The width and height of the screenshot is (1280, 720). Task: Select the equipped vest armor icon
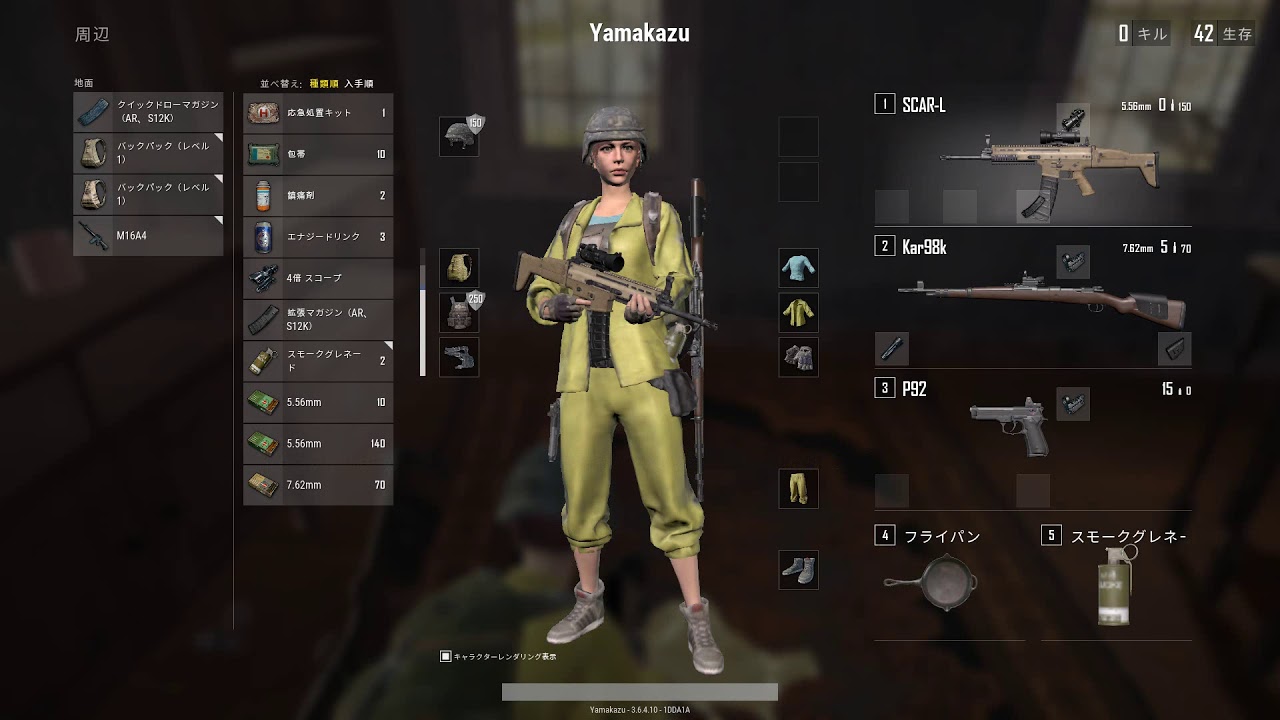tap(461, 313)
